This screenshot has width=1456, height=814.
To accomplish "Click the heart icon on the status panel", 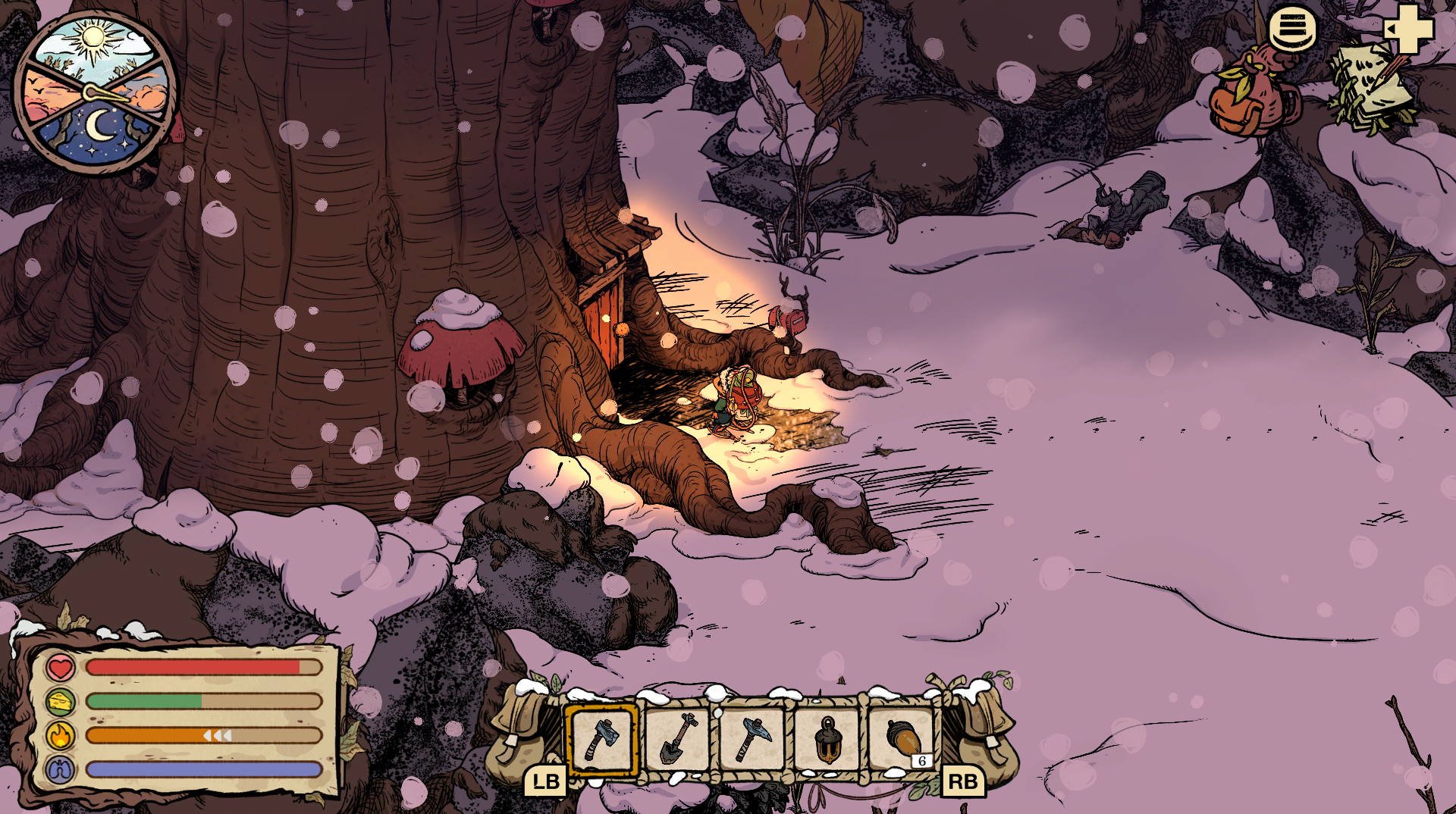I will pyautogui.click(x=60, y=668).
